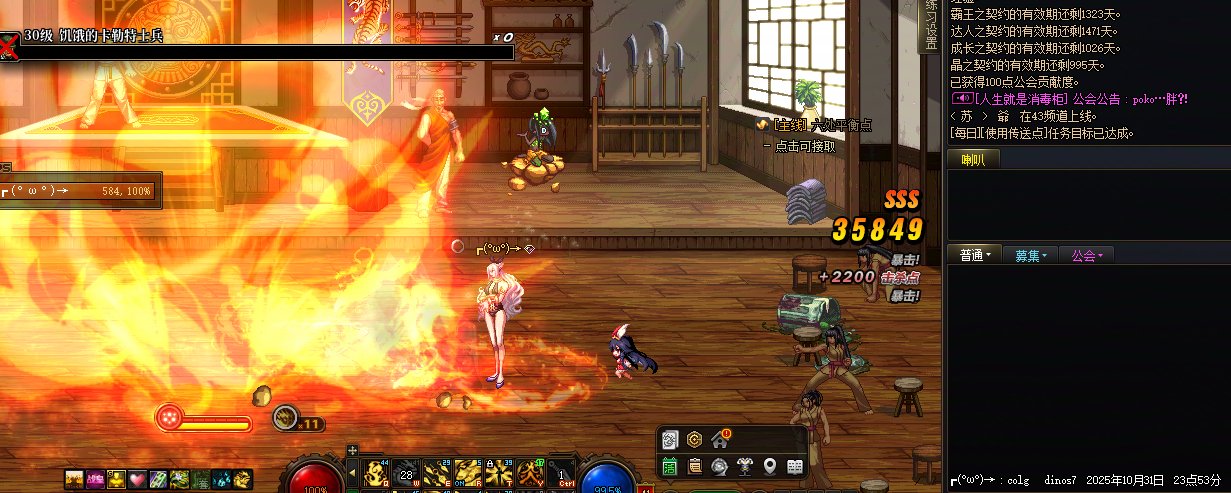Switch to the 公会 guild channel
The image size is (1231, 493).
click(x=1086, y=255)
